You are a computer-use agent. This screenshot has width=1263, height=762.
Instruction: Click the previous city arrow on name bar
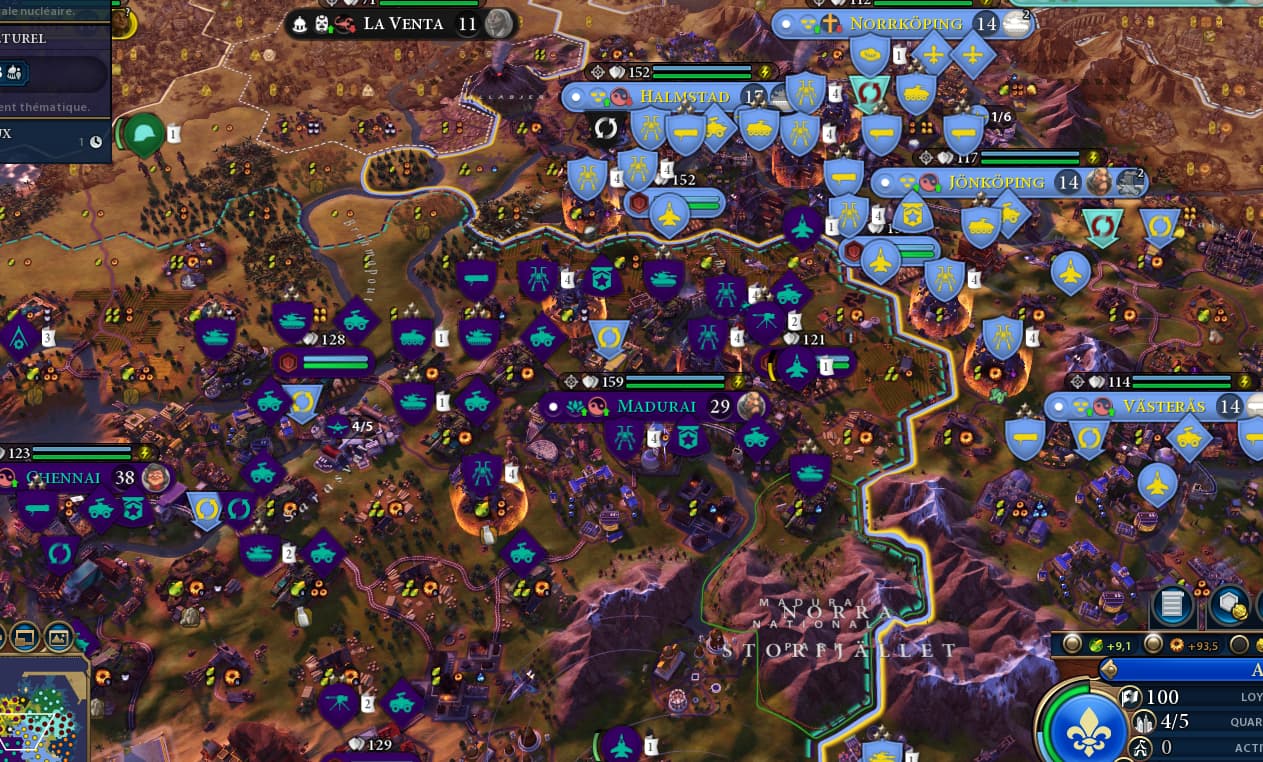pos(1108,669)
